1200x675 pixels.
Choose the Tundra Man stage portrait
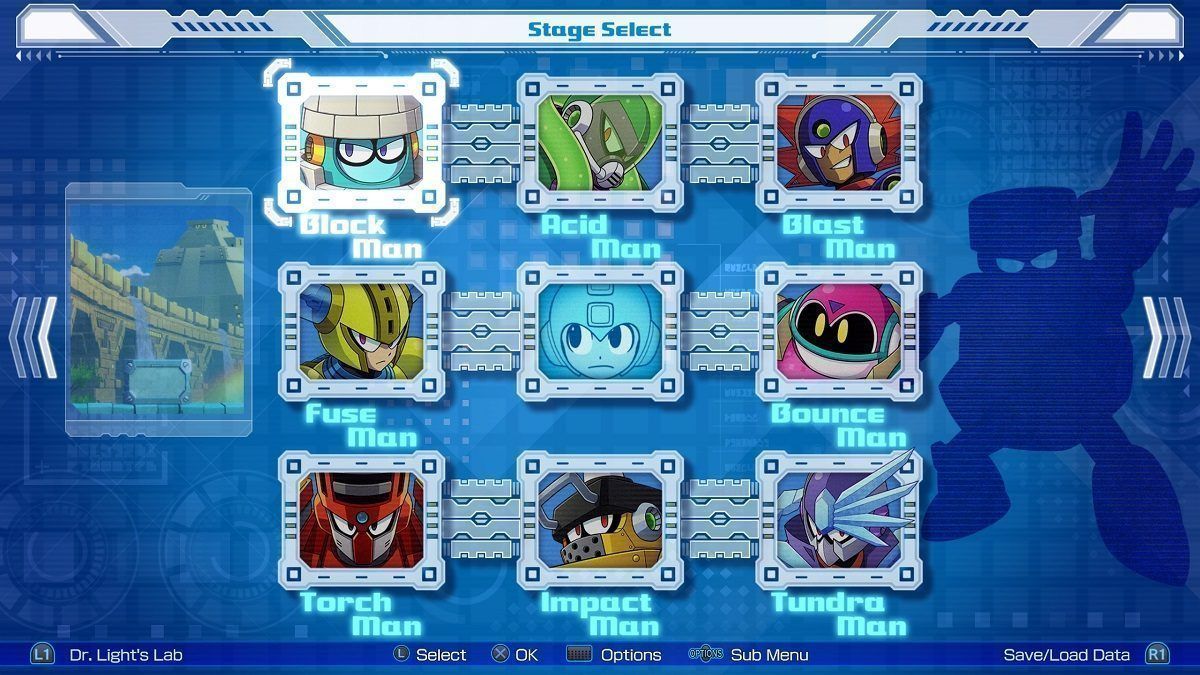coord(839,519)
